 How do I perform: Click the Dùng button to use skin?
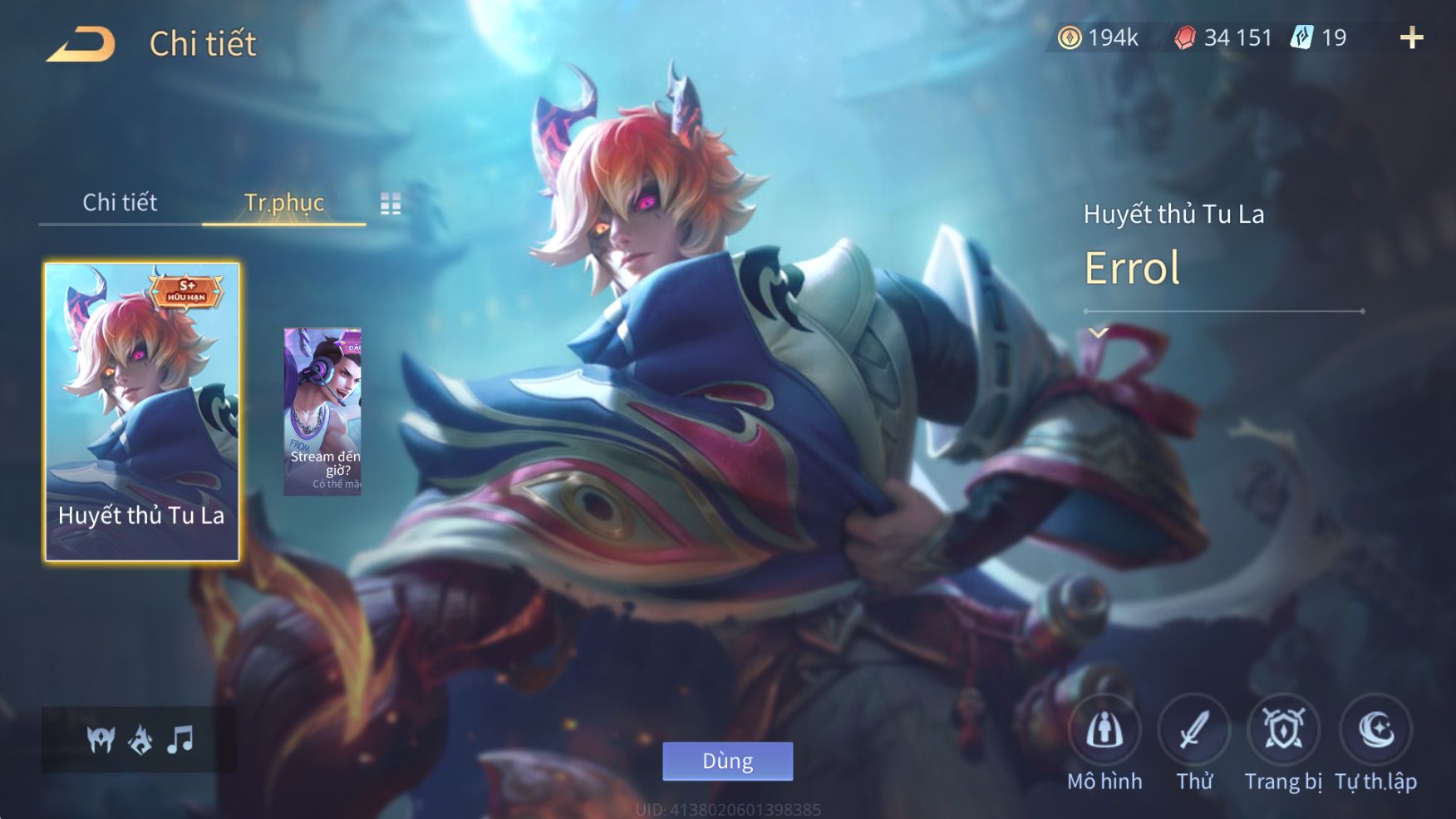727,761
